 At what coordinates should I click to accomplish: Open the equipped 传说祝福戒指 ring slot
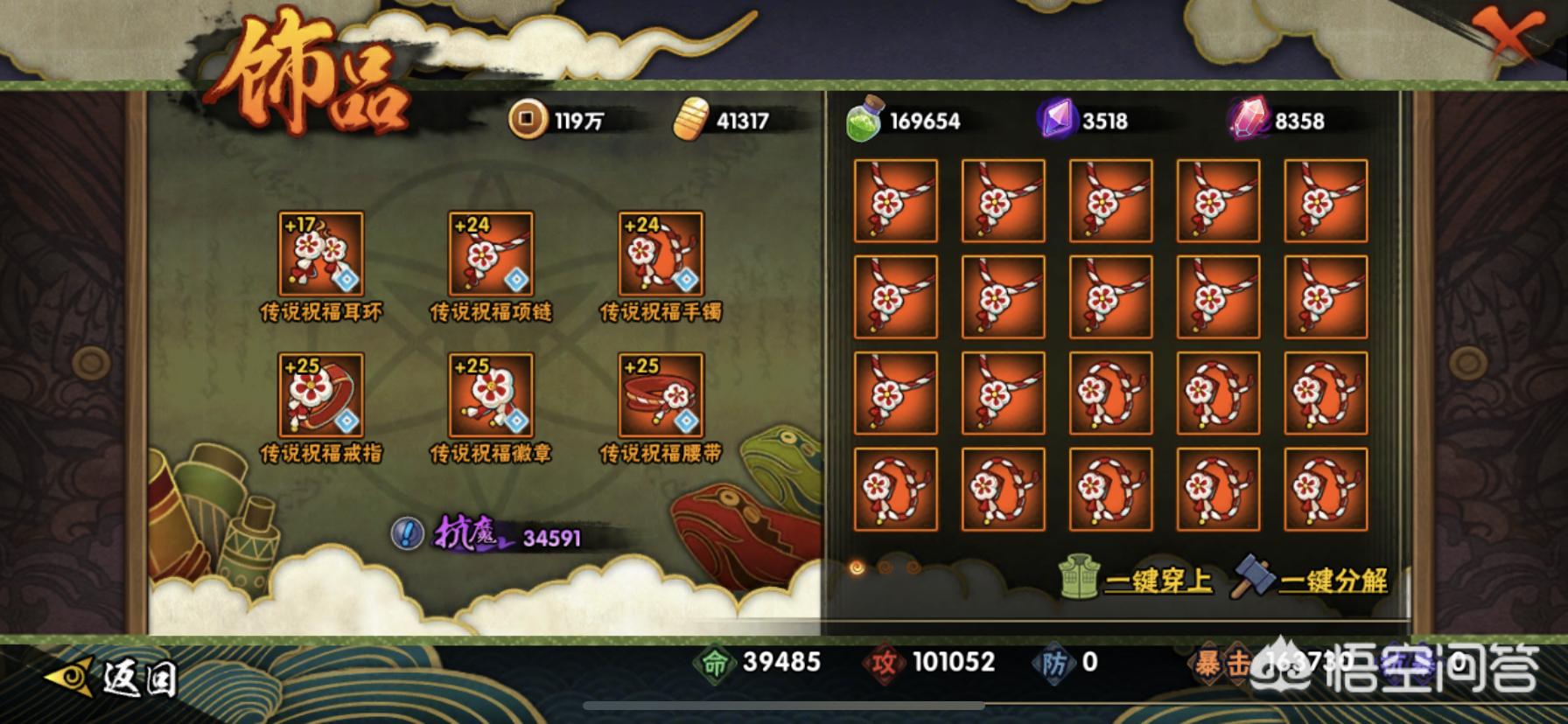coord(320,395)
